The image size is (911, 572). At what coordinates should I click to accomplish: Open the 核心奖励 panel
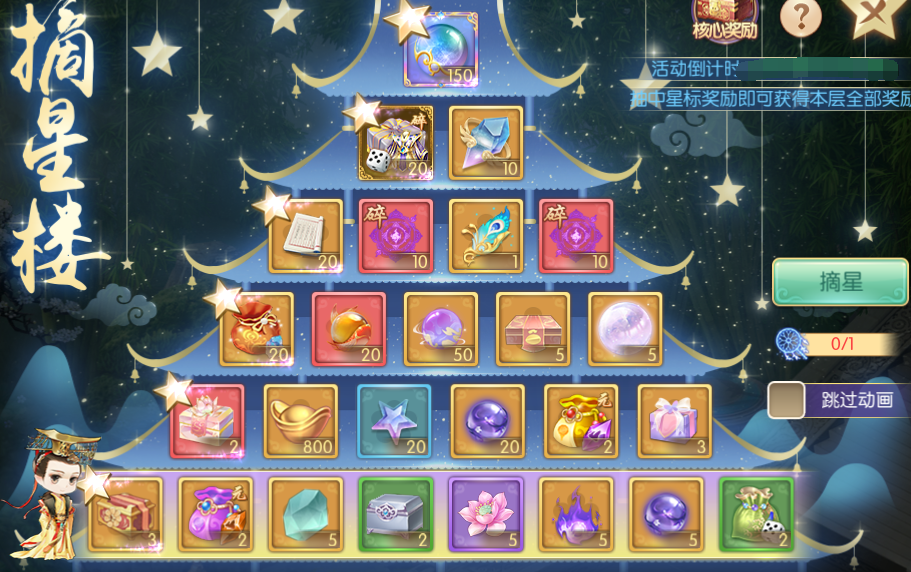pos(725,19)
